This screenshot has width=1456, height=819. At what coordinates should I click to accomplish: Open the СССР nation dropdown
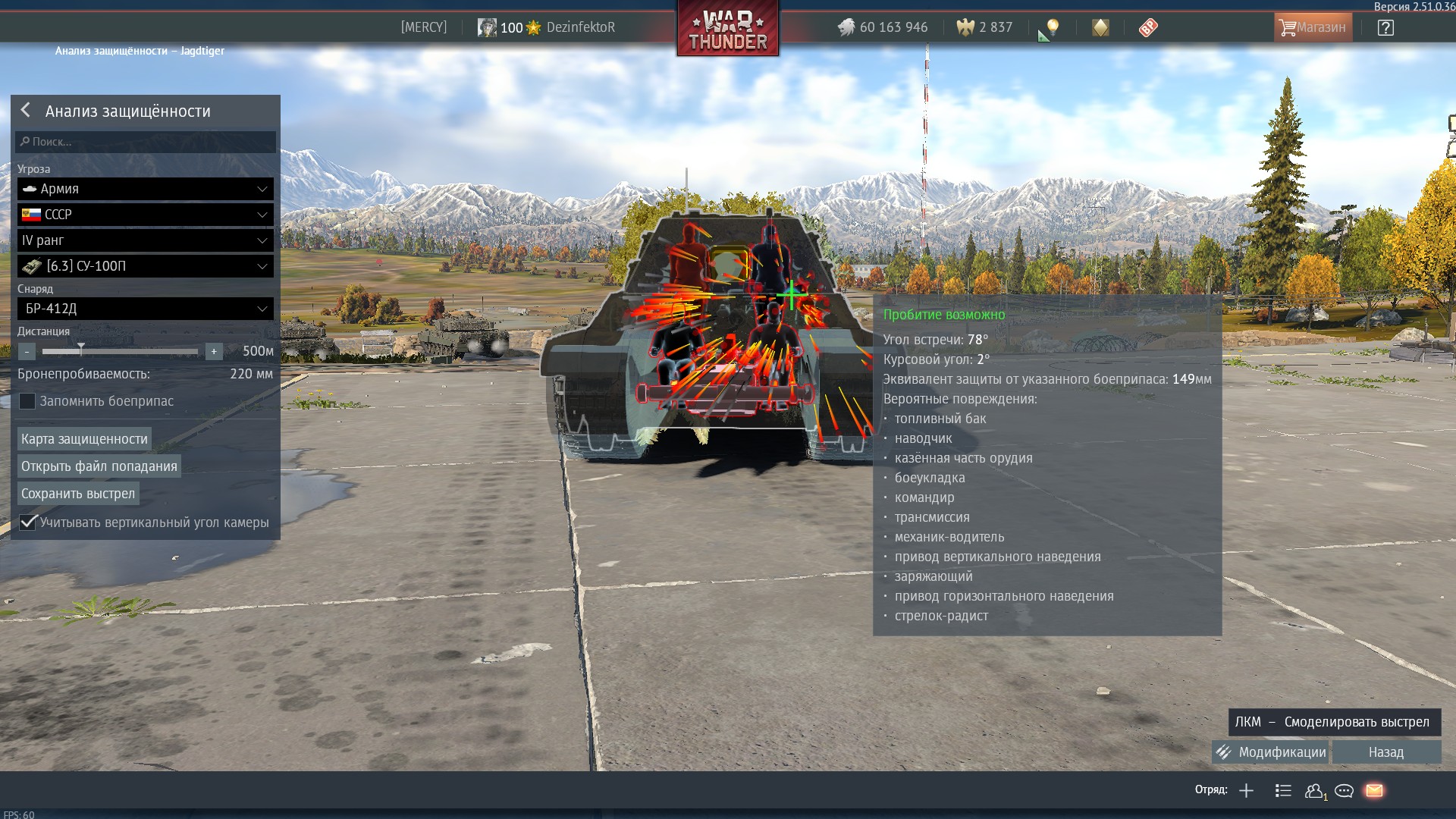tap(146, 215)
